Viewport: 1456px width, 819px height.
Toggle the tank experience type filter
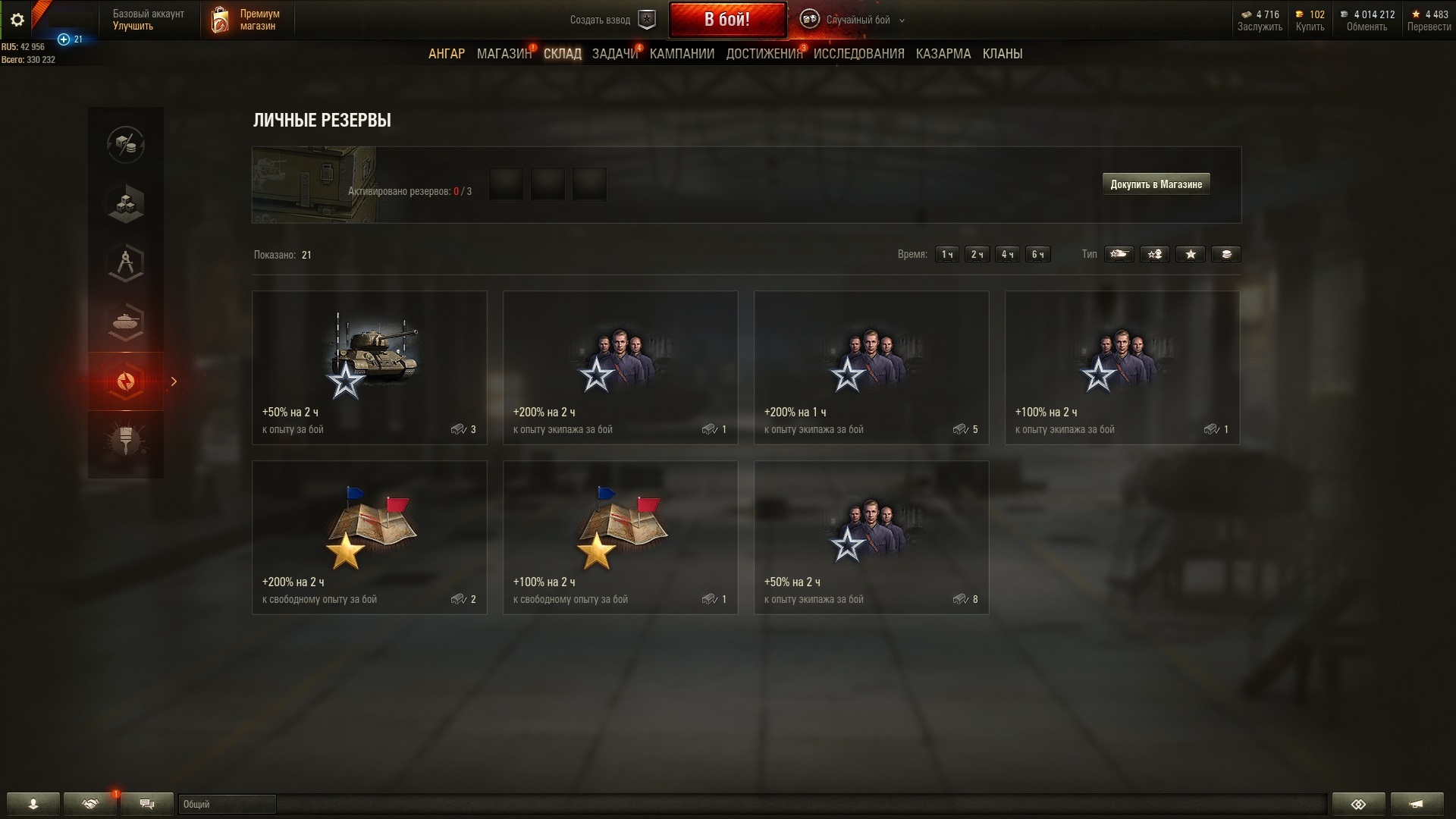point(1119,255)
